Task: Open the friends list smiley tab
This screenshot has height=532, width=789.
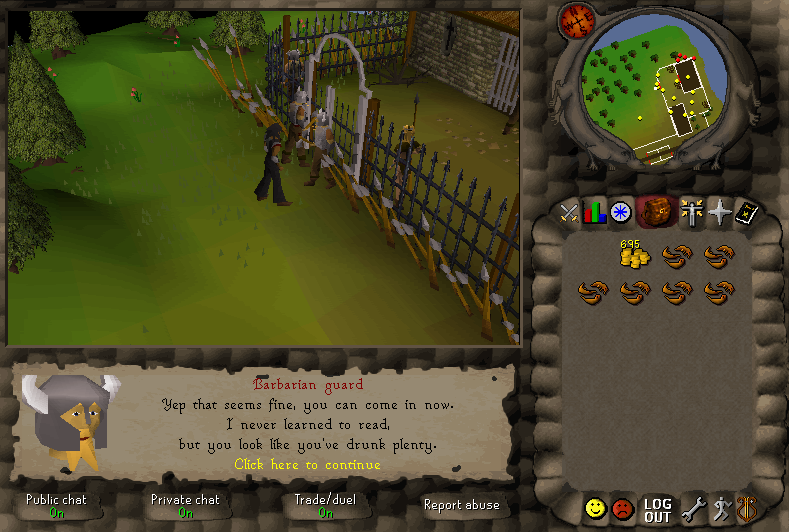Action: pyautogui.click(x=596, y=509)
